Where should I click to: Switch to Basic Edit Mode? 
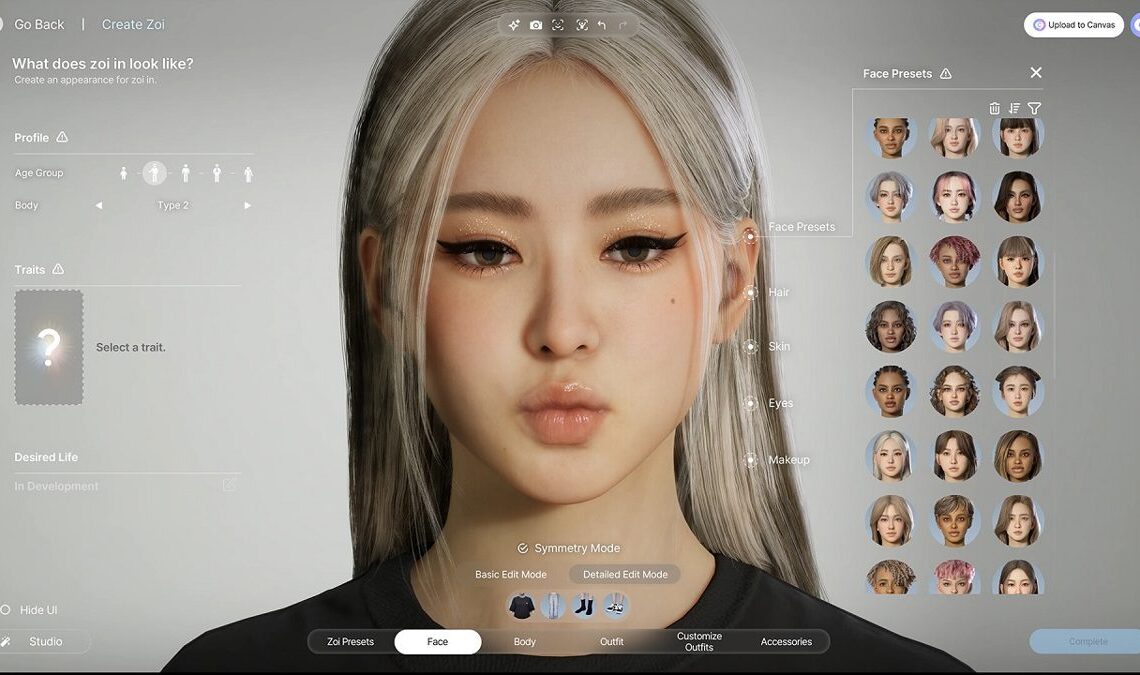510,574
